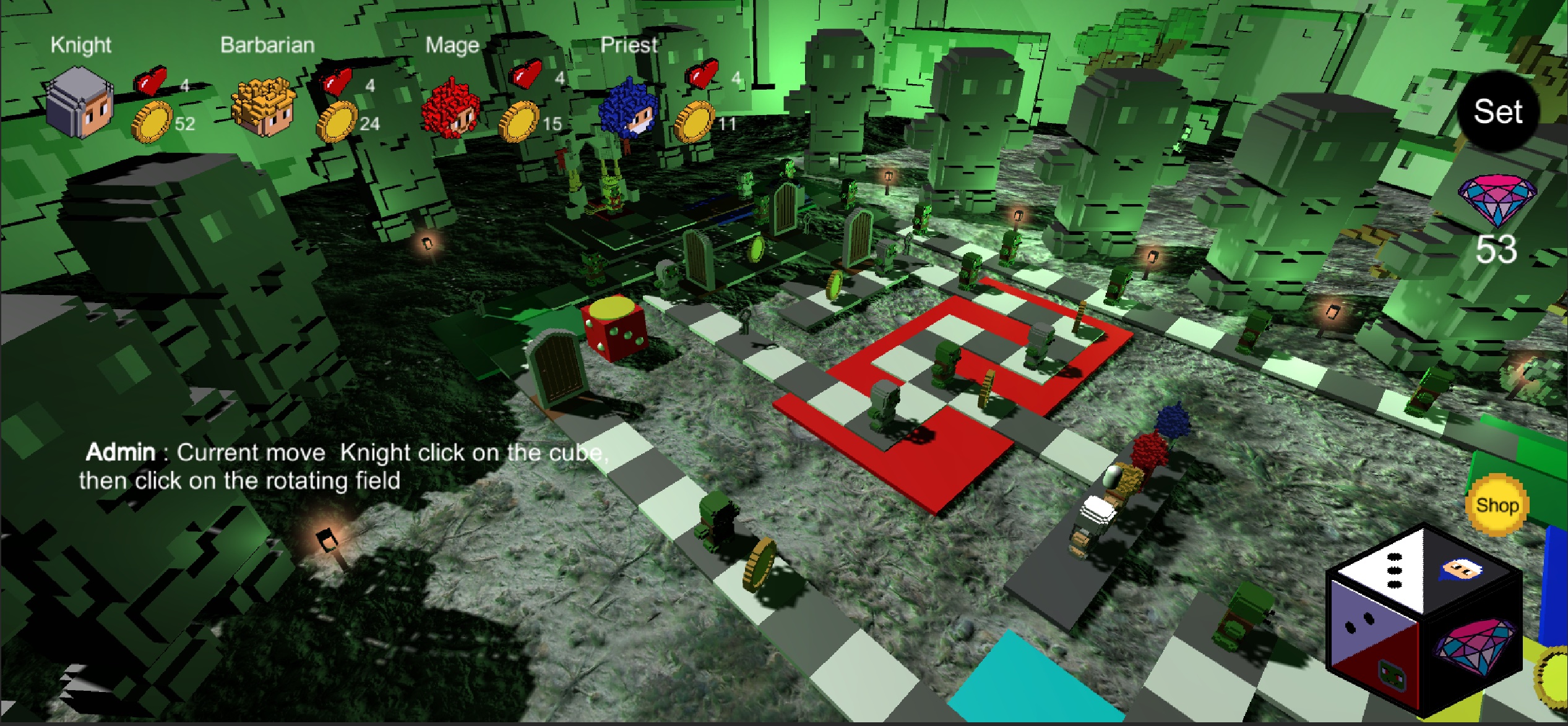The width and height of the screenshot is (1568, 726).
Task: Click the blue-haired Priest portrait
Action: click(x=629, y=111)
